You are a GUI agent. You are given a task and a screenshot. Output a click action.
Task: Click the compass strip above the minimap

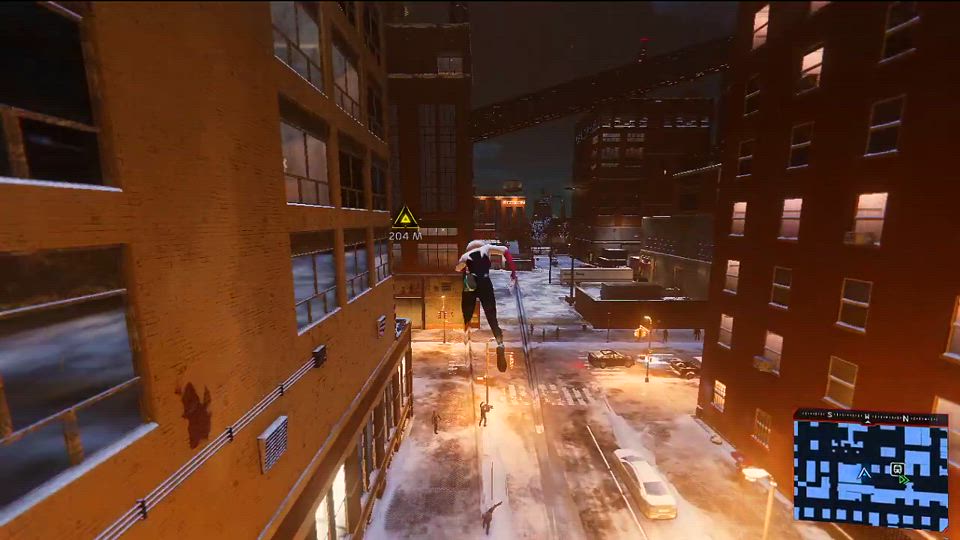coord(870,417)
